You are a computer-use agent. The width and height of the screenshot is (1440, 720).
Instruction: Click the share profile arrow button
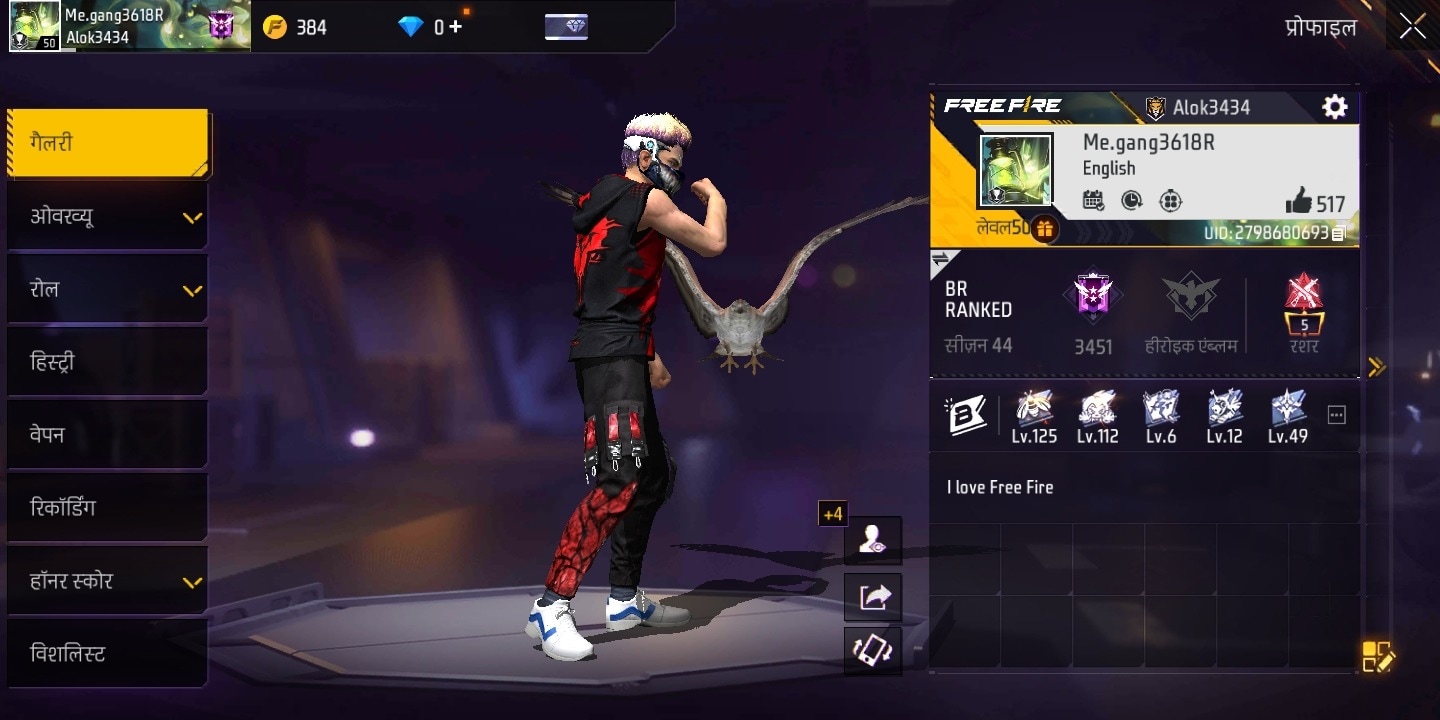click(x=873, y=597)
